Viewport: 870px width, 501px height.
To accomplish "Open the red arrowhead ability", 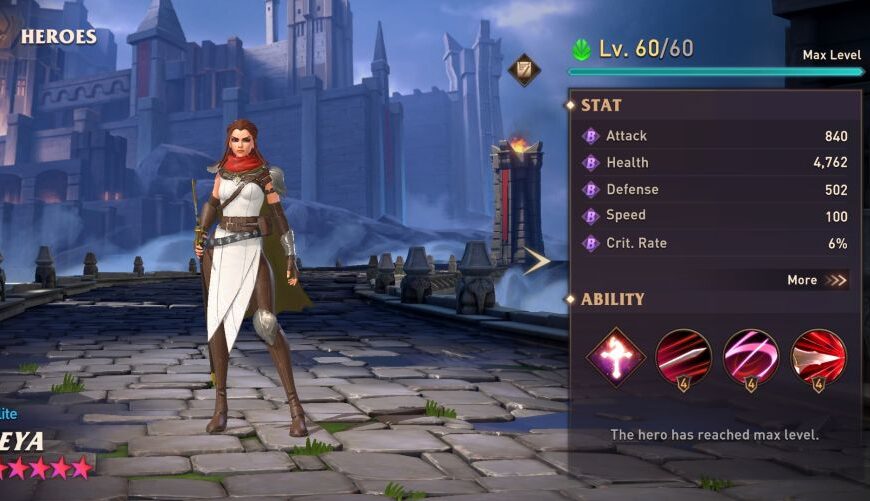I will pyautogui.click(x=818, y=356).
